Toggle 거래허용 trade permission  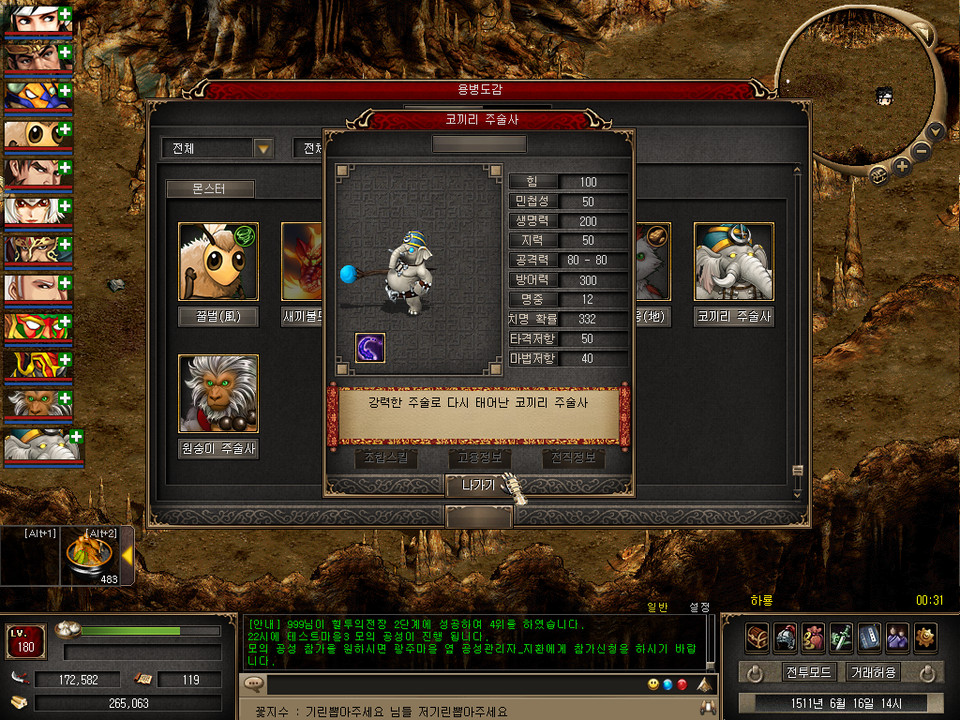pos(872,672)
